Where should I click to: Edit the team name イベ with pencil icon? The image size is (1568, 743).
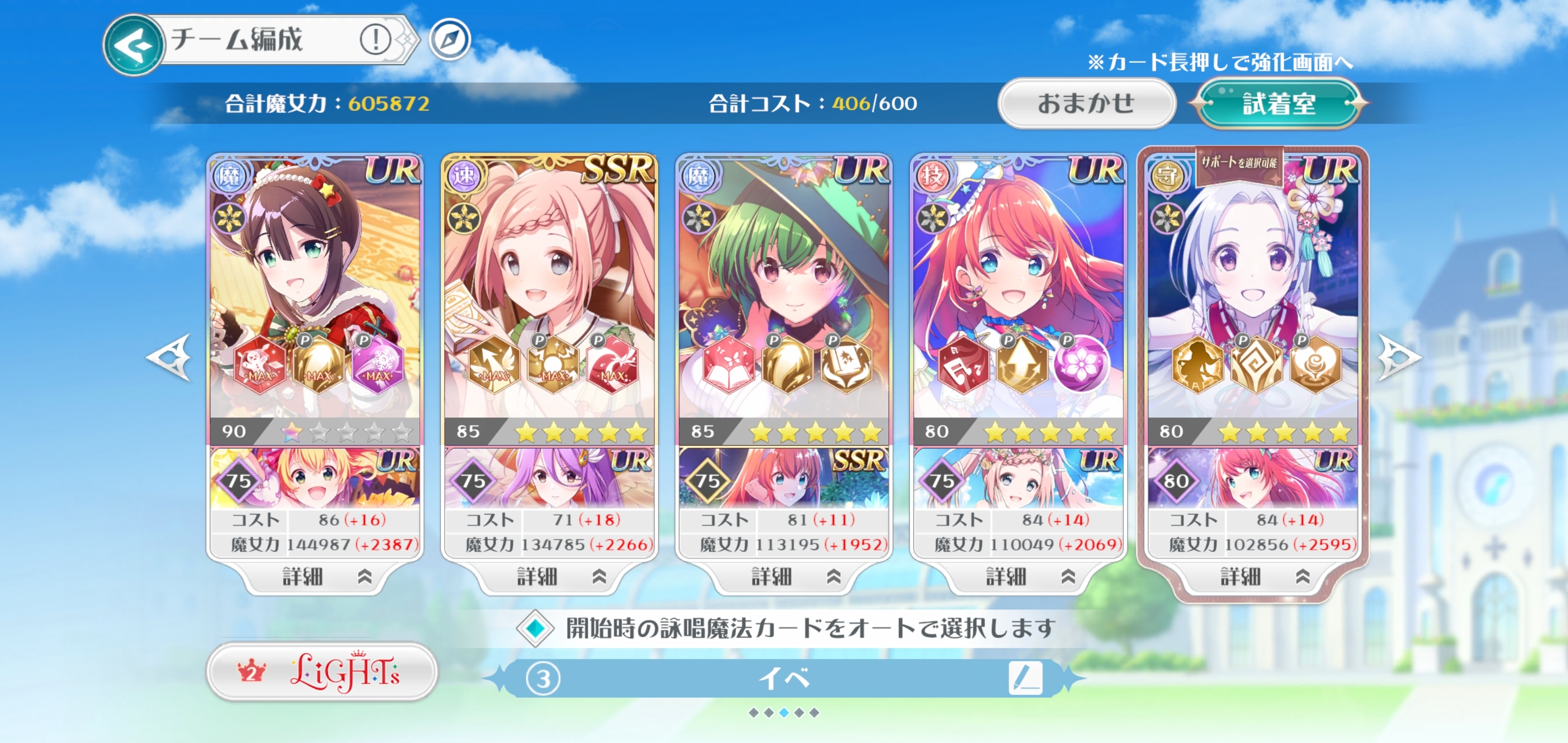[x=1024, y=678]
